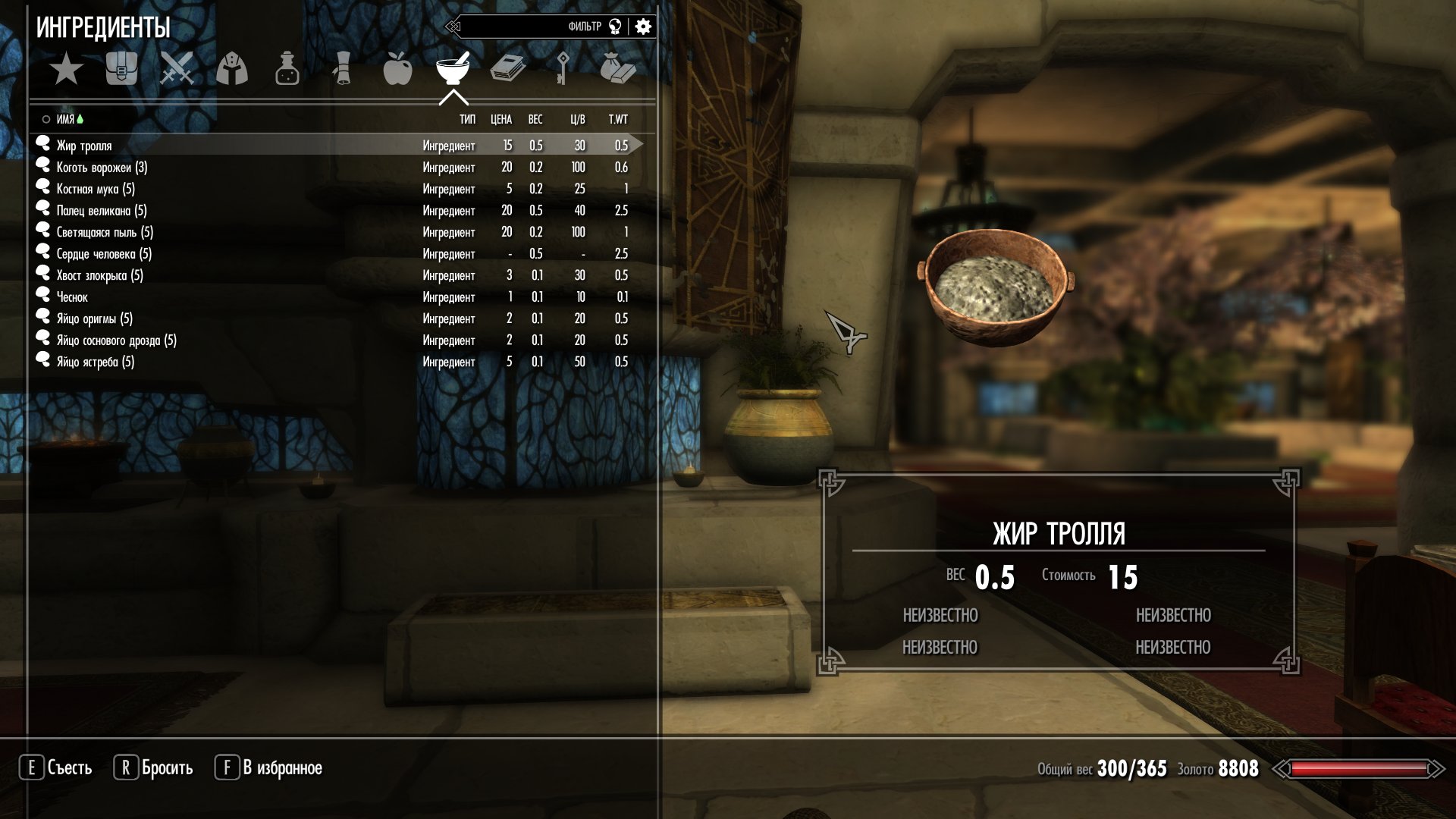The width and height of the screenshot is (1456, 819).
Task: Open the gear settings icon
Action: coord(643,27)
